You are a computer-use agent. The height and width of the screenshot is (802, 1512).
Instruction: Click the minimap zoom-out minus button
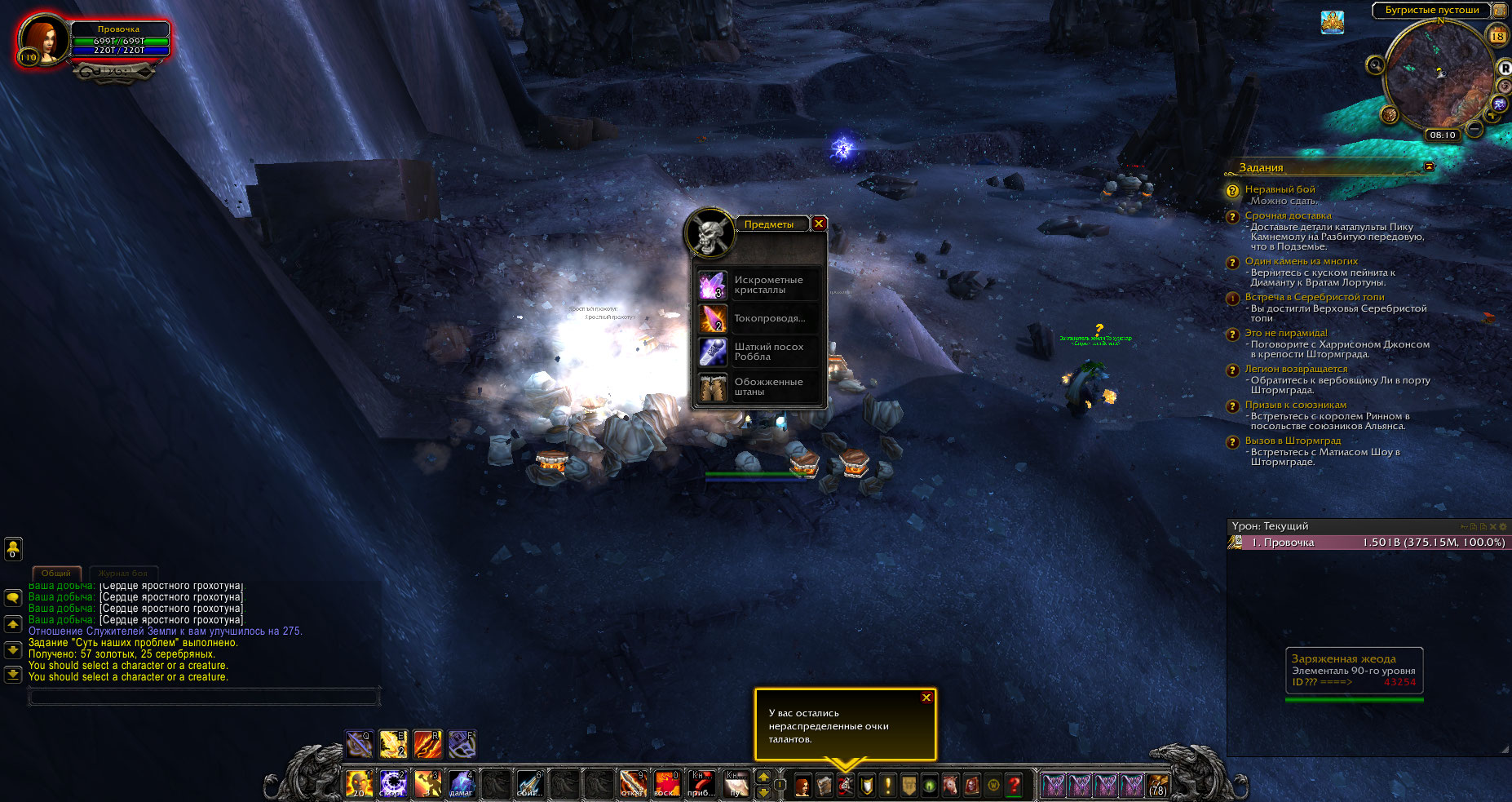1474,128
